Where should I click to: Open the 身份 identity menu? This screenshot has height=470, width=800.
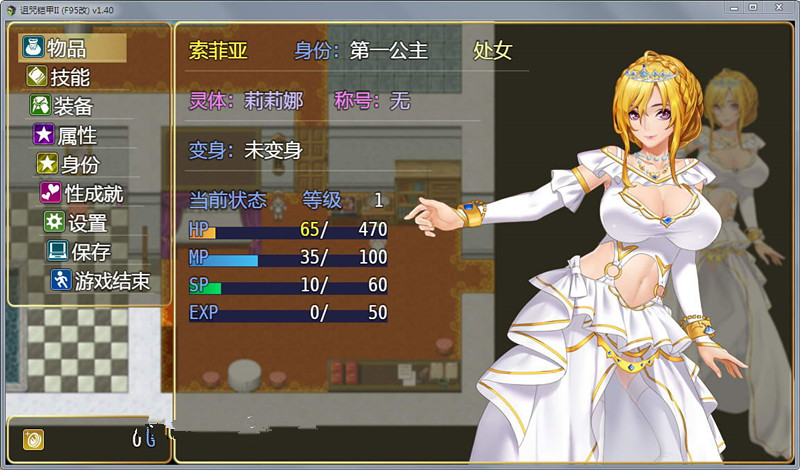click(79, 164)
